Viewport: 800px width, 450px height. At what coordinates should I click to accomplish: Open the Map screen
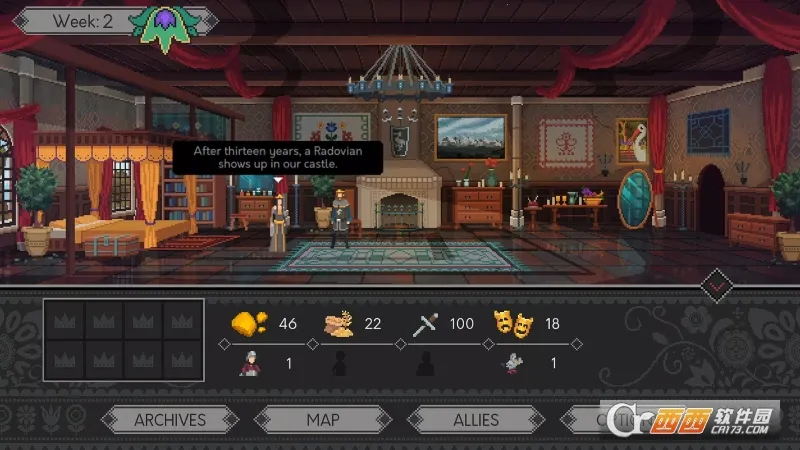322,420
